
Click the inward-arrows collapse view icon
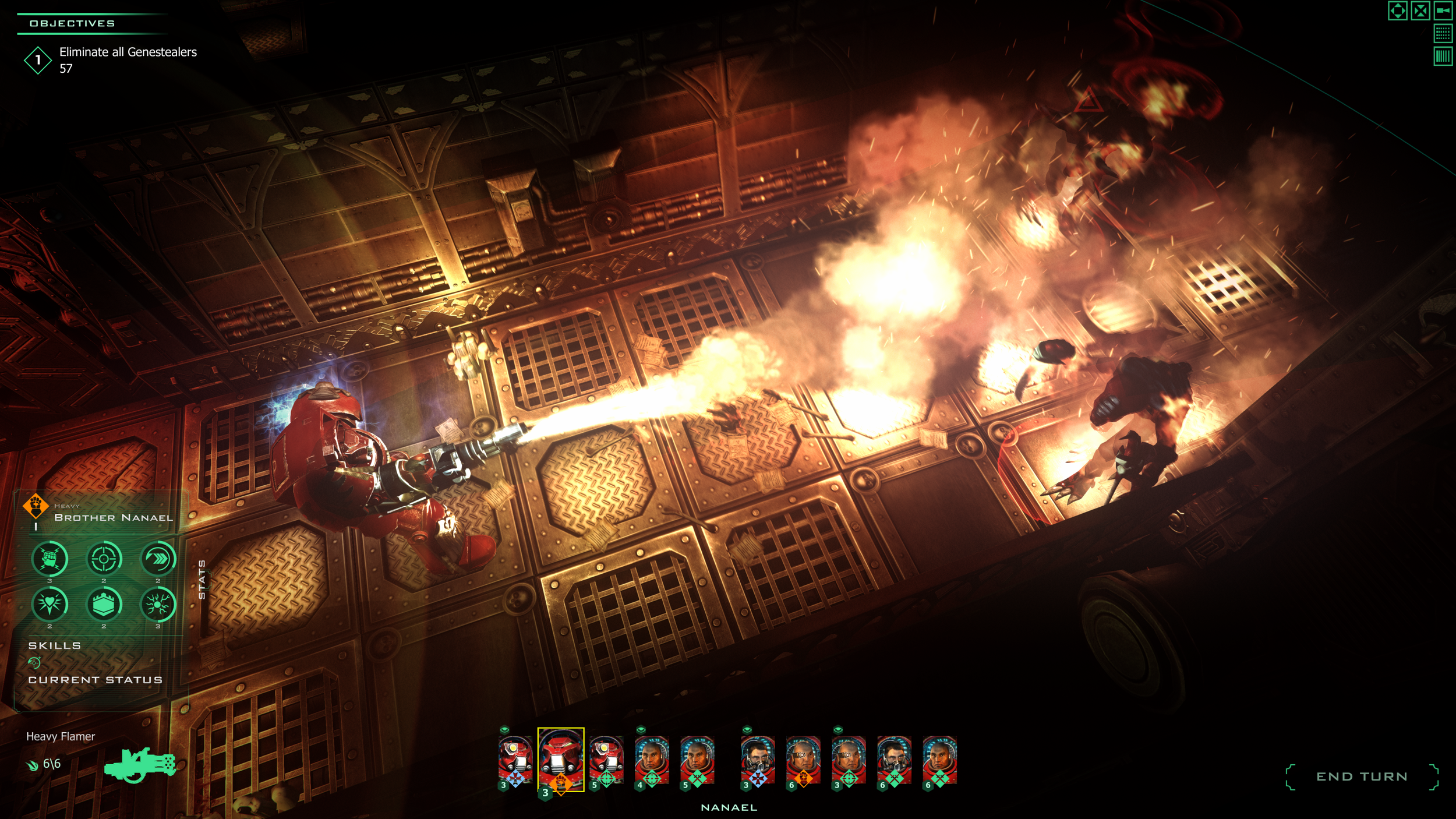pos(1420,10)
